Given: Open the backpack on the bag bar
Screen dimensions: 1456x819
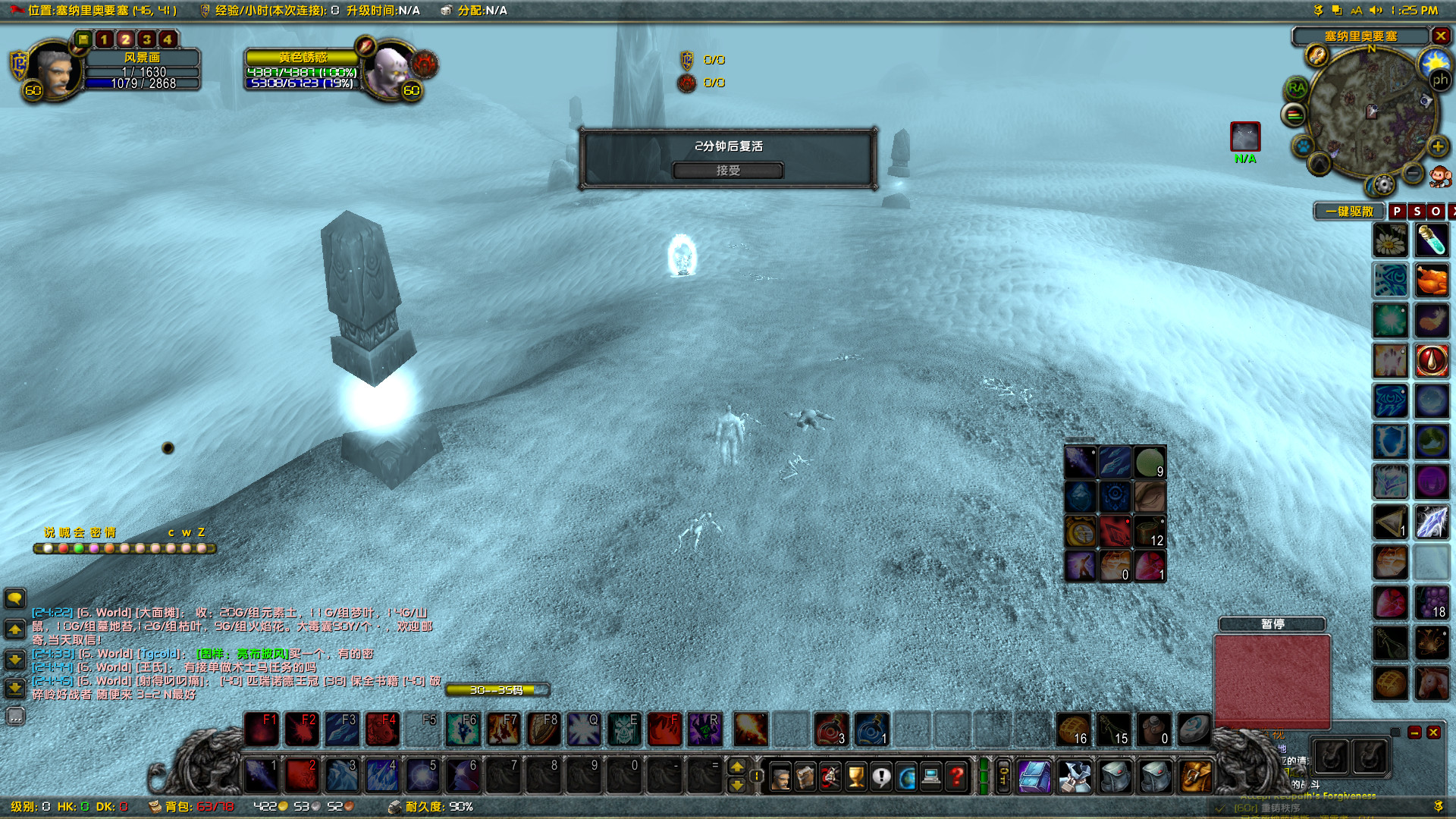Looking at the screenshot, I should (1196, 777).
